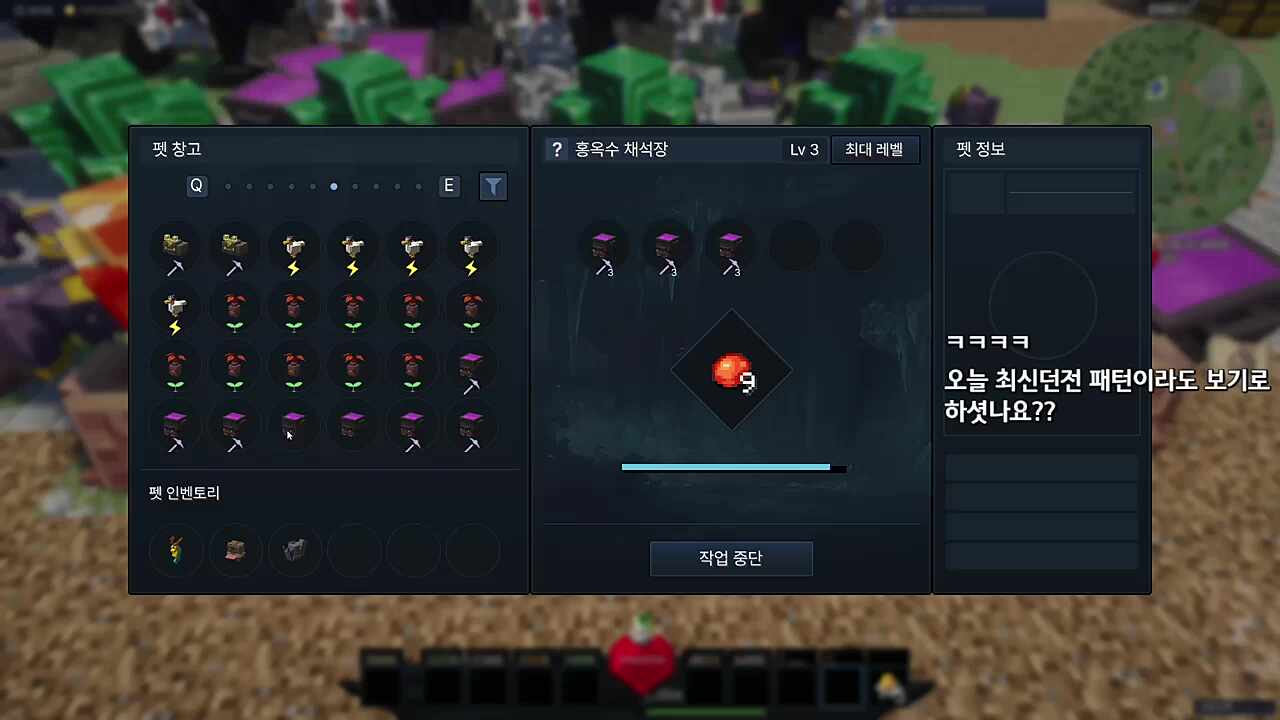
Task: Click the 최대 레벨 max level button
Action: pyautogui.click(x=874, y=149)
